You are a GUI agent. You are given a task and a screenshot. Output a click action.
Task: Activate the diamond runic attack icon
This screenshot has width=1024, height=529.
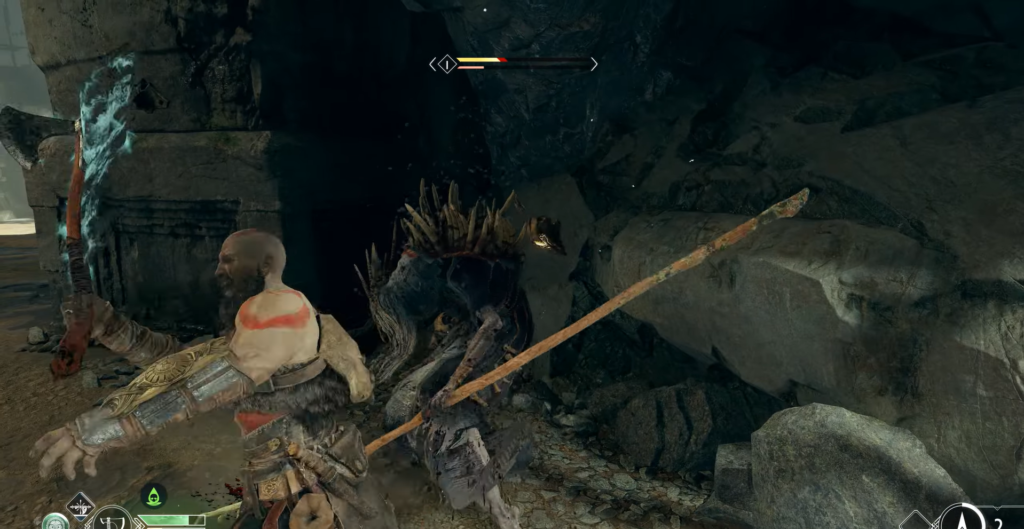79,505
